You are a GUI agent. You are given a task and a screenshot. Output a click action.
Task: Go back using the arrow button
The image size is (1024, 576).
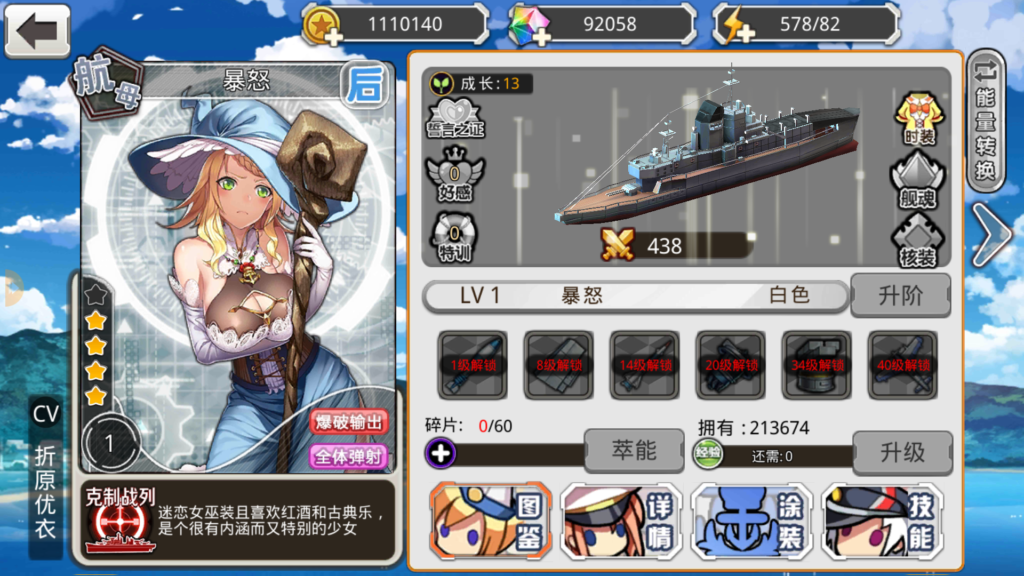pyautogui.click(x=38, y=30)
